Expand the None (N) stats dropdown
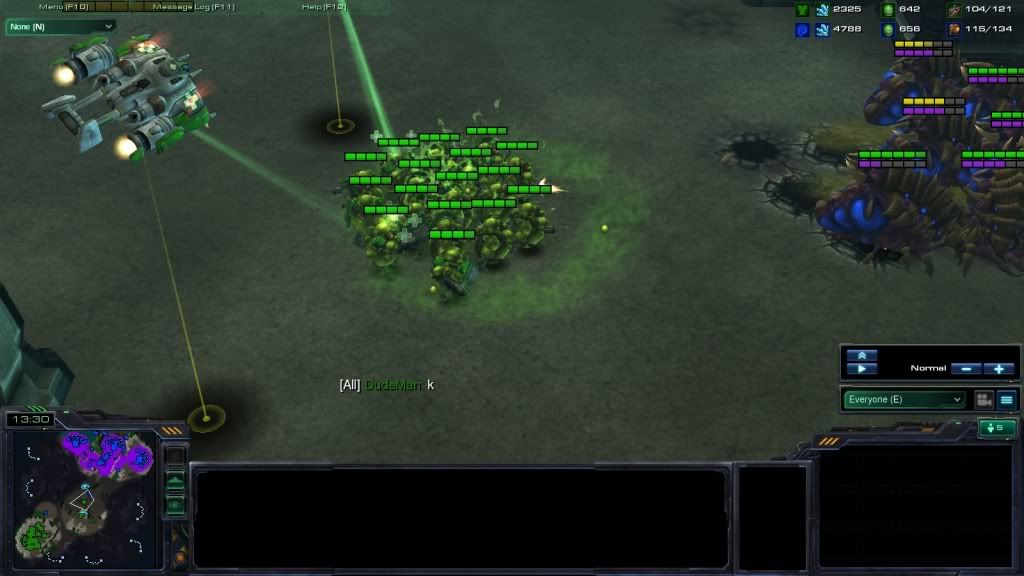 [x=60, y=26]
